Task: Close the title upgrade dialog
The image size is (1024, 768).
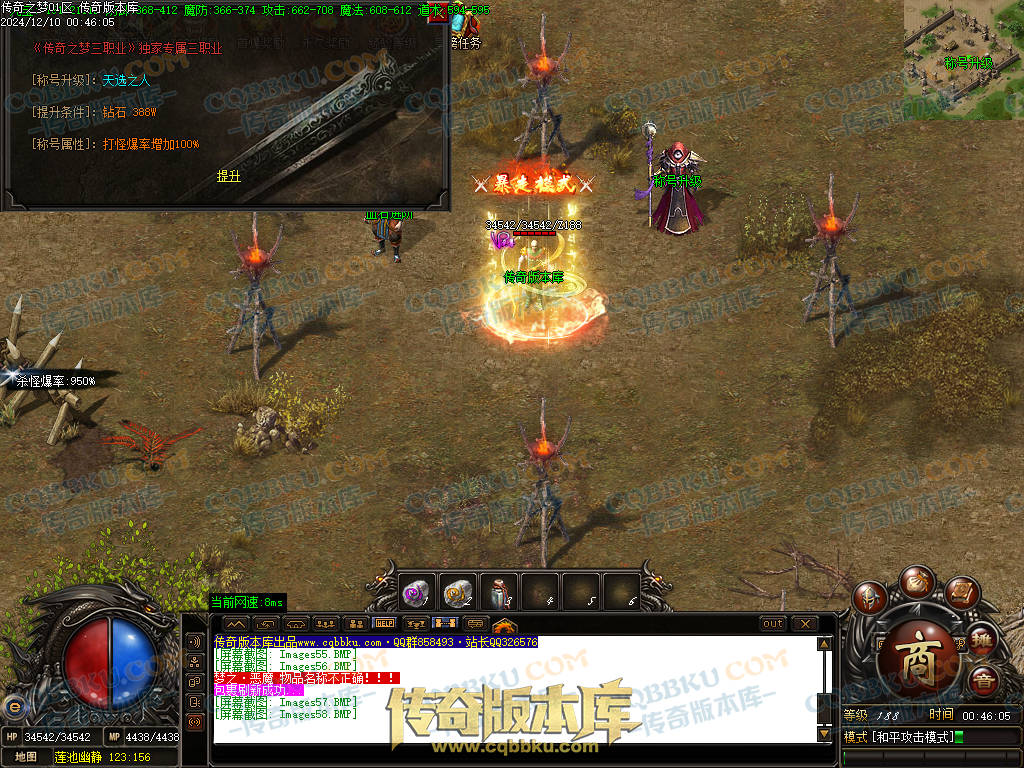Action: coord(439,15)
